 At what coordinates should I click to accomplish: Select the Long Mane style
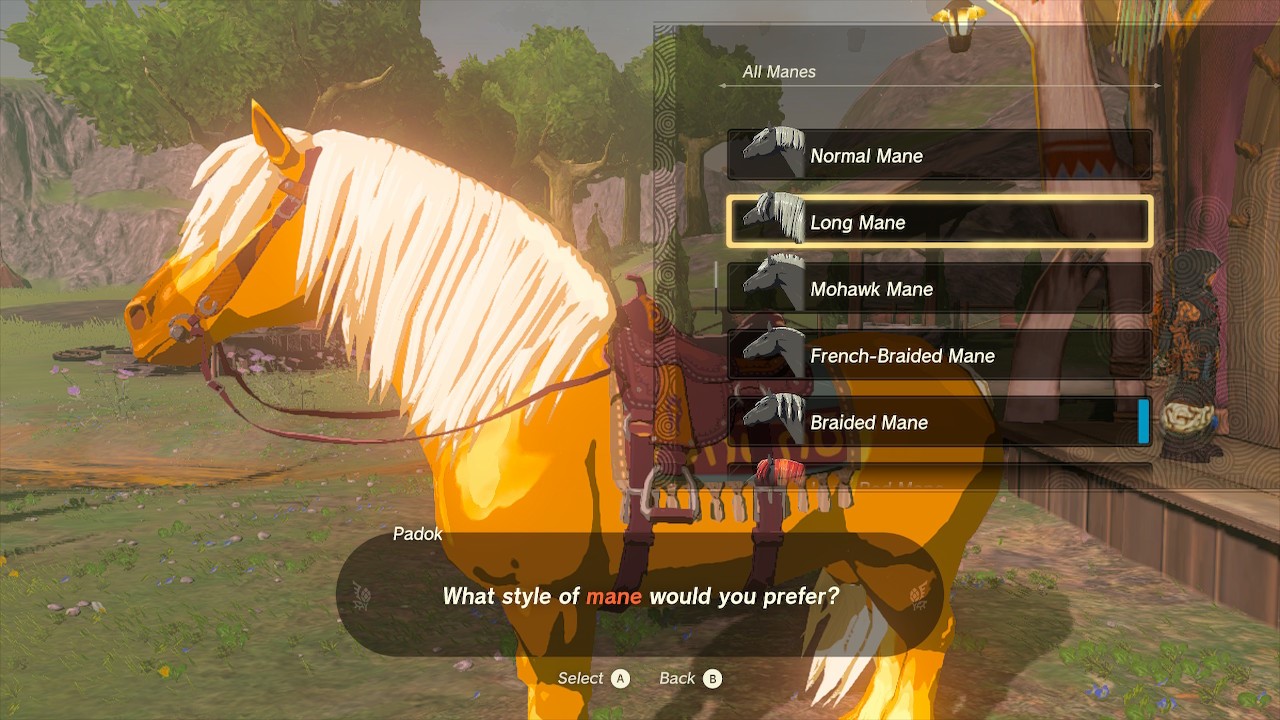[x=938, y=222]
